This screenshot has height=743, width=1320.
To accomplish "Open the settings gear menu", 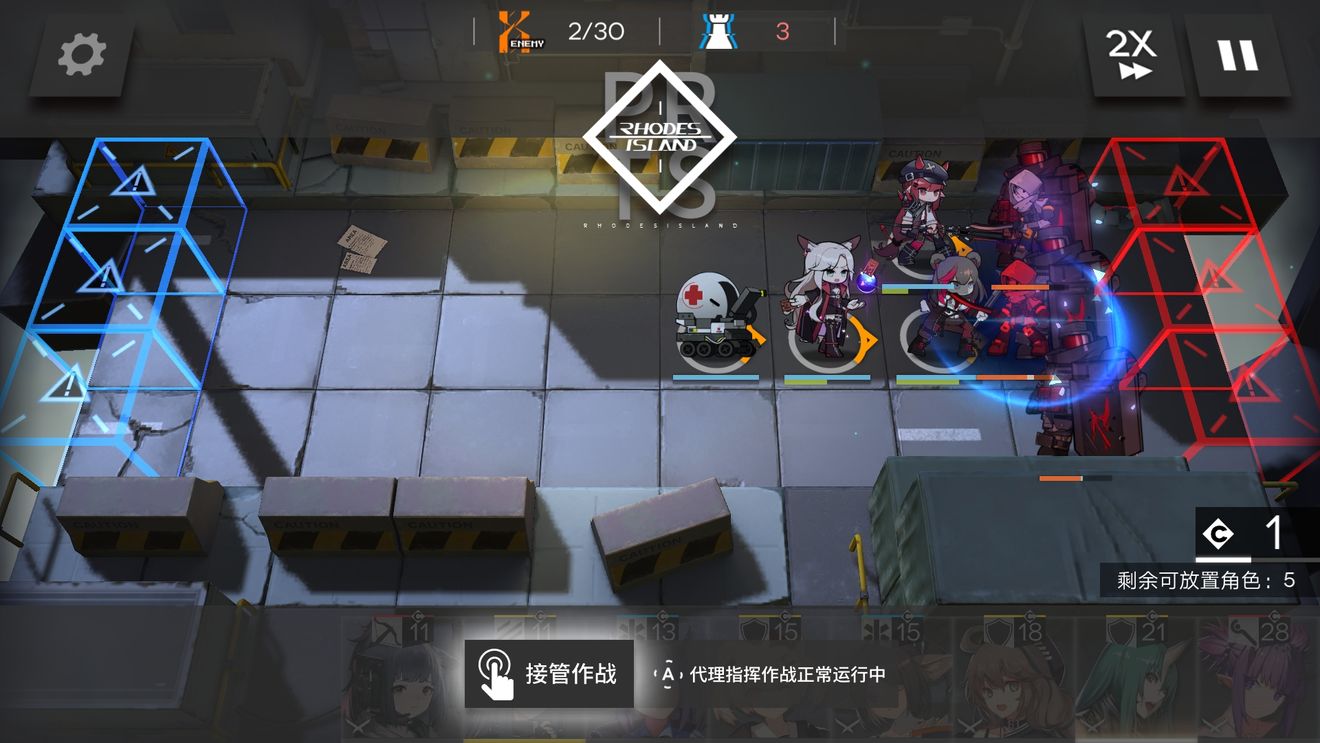I will (80, 55).
